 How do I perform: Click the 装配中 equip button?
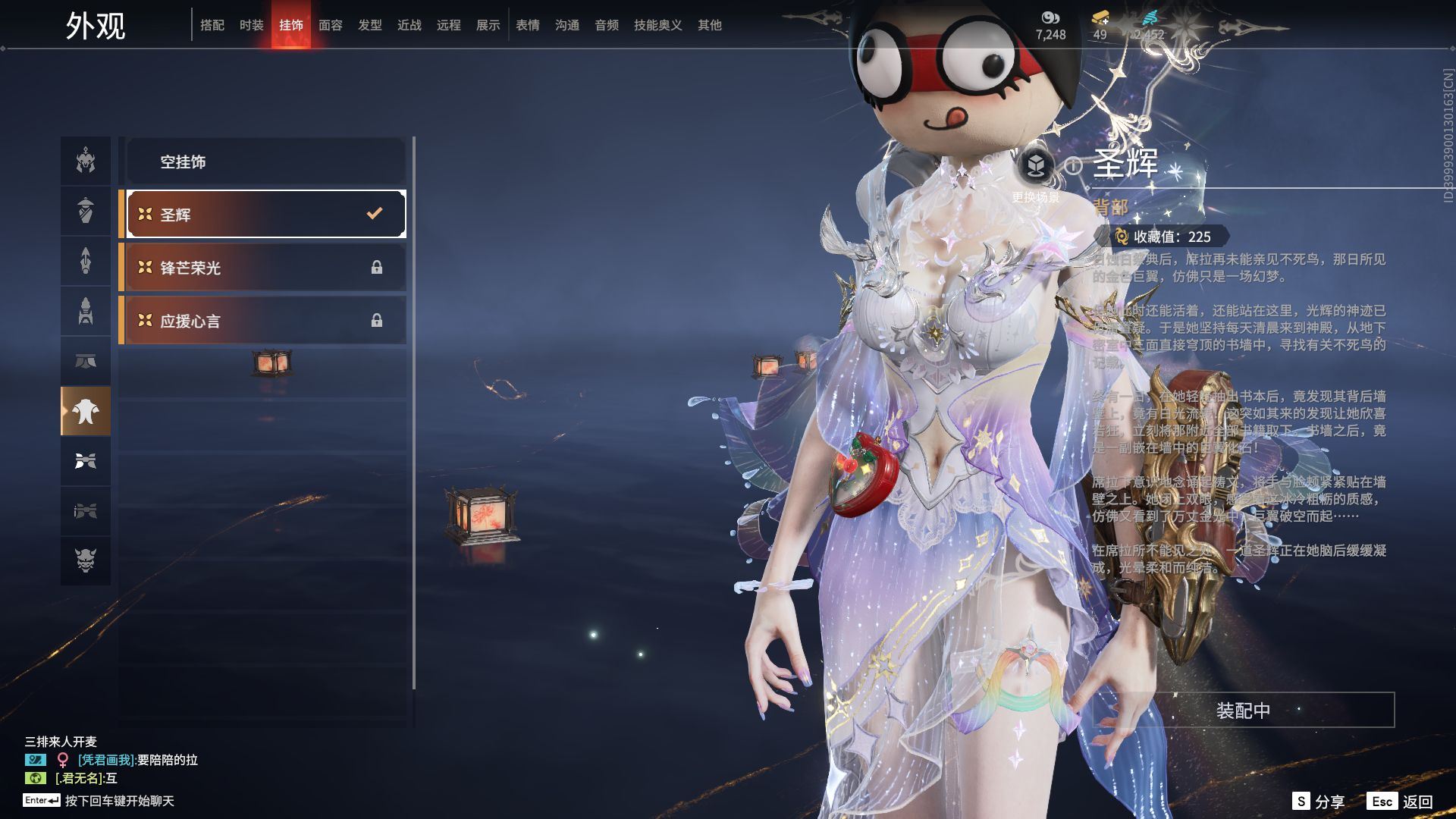coord(1243,711)
